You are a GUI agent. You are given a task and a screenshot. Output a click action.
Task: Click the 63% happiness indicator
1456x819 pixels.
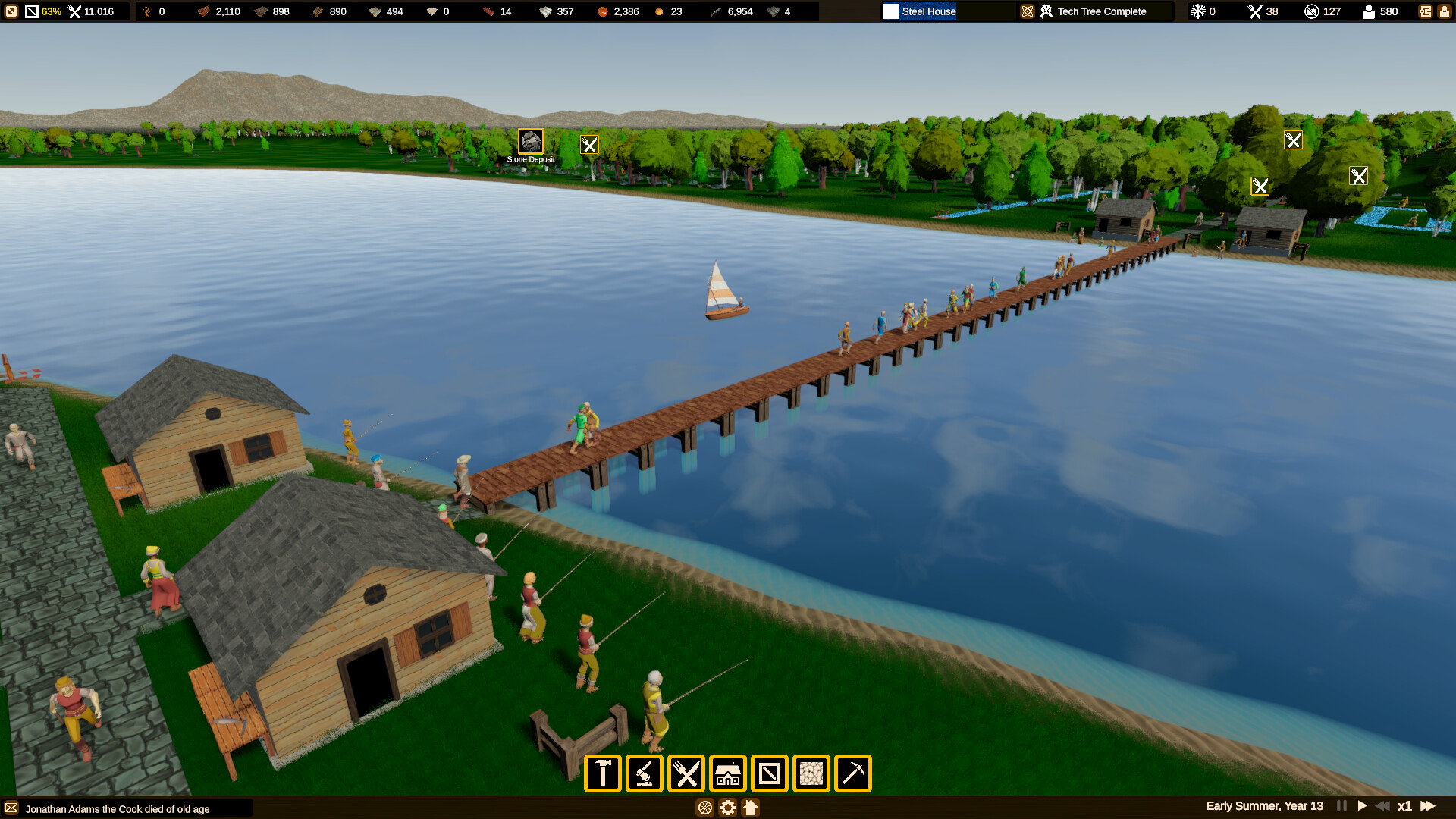click(x=51, y=11)
